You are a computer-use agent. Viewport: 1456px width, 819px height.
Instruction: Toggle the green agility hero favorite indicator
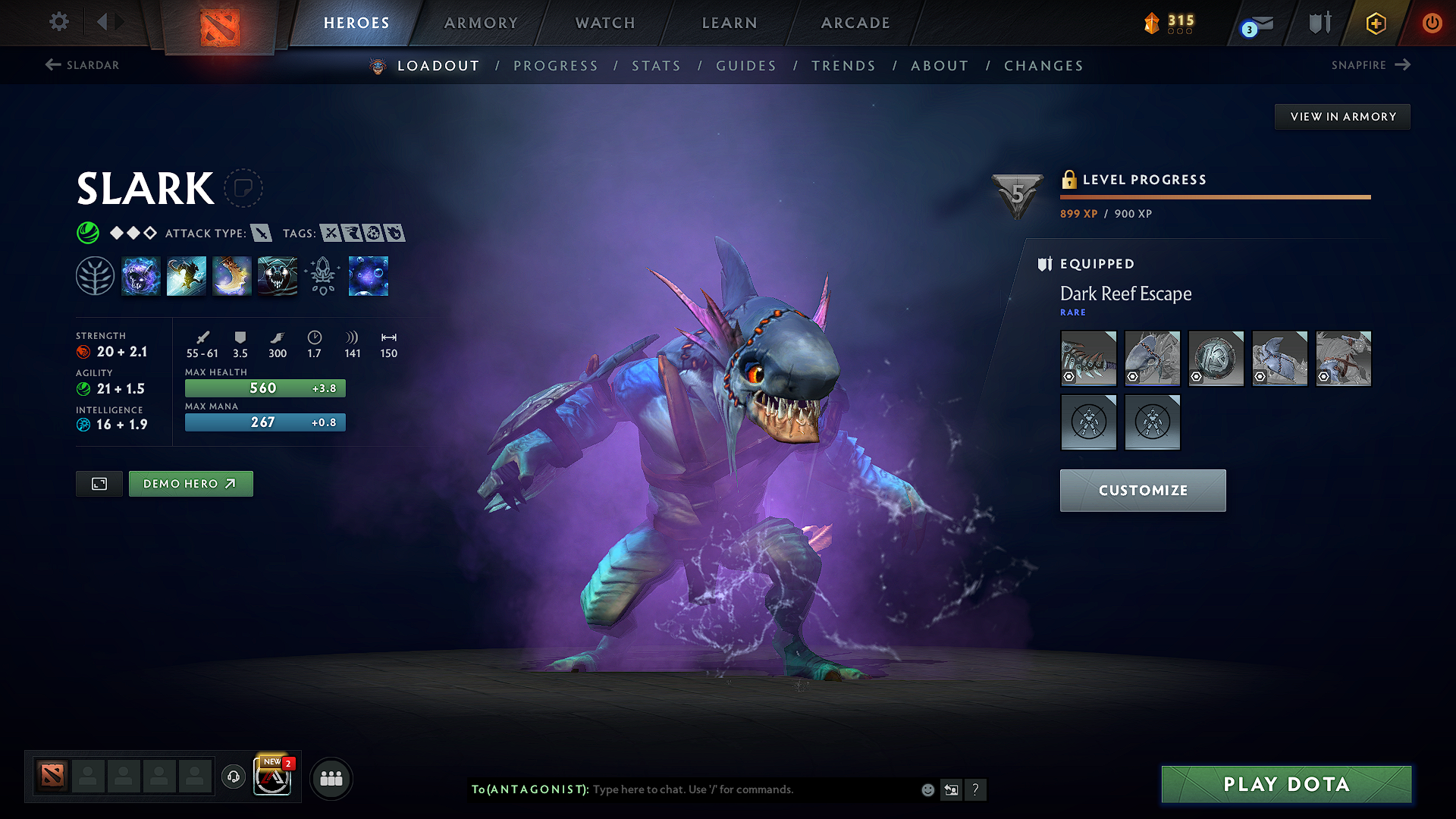(x=89, y=233)
